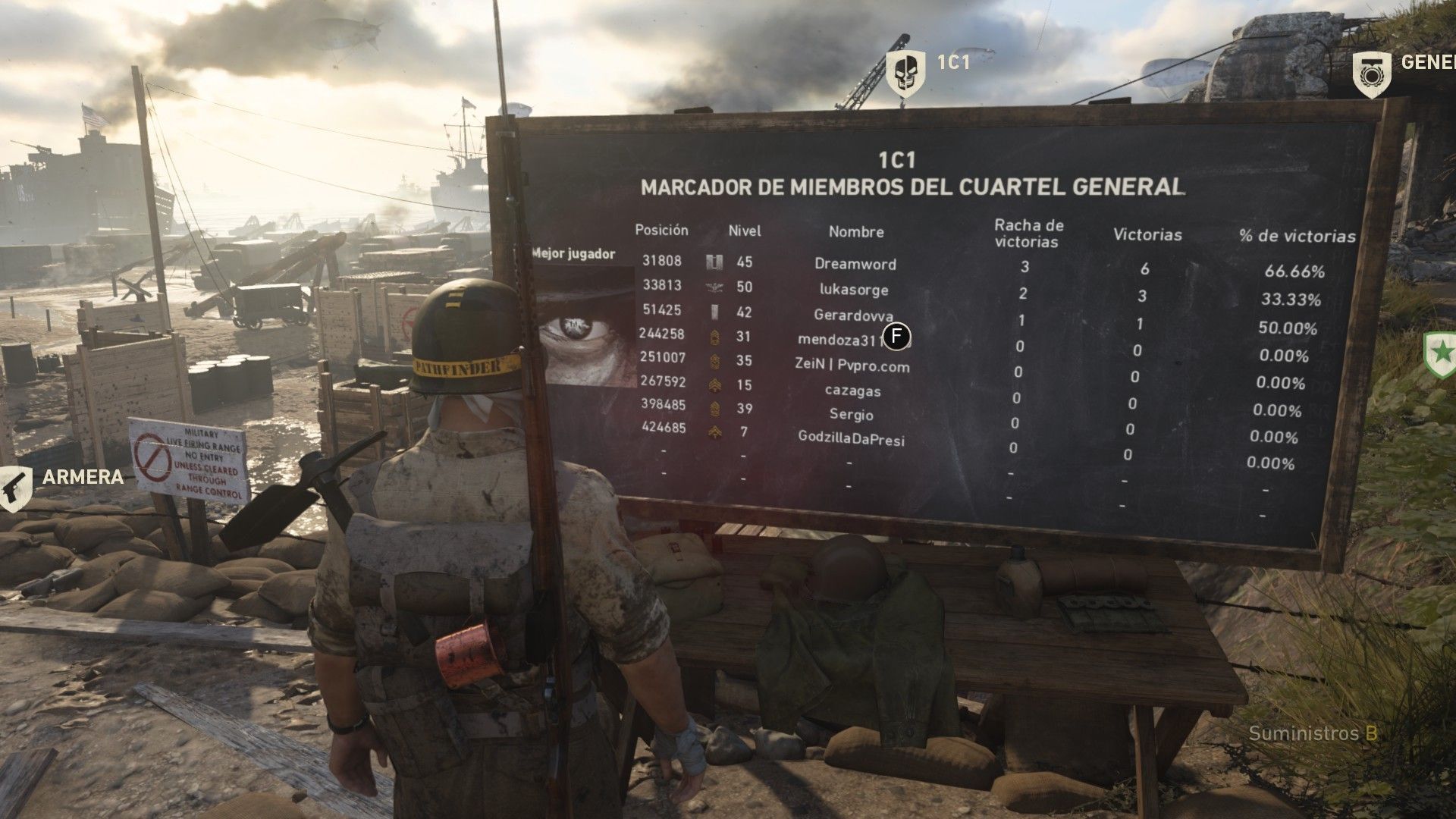This screenshot has height=819, width=1456.
Task: Select lukasorge's leaderboard entry
Action: point(853,290)
